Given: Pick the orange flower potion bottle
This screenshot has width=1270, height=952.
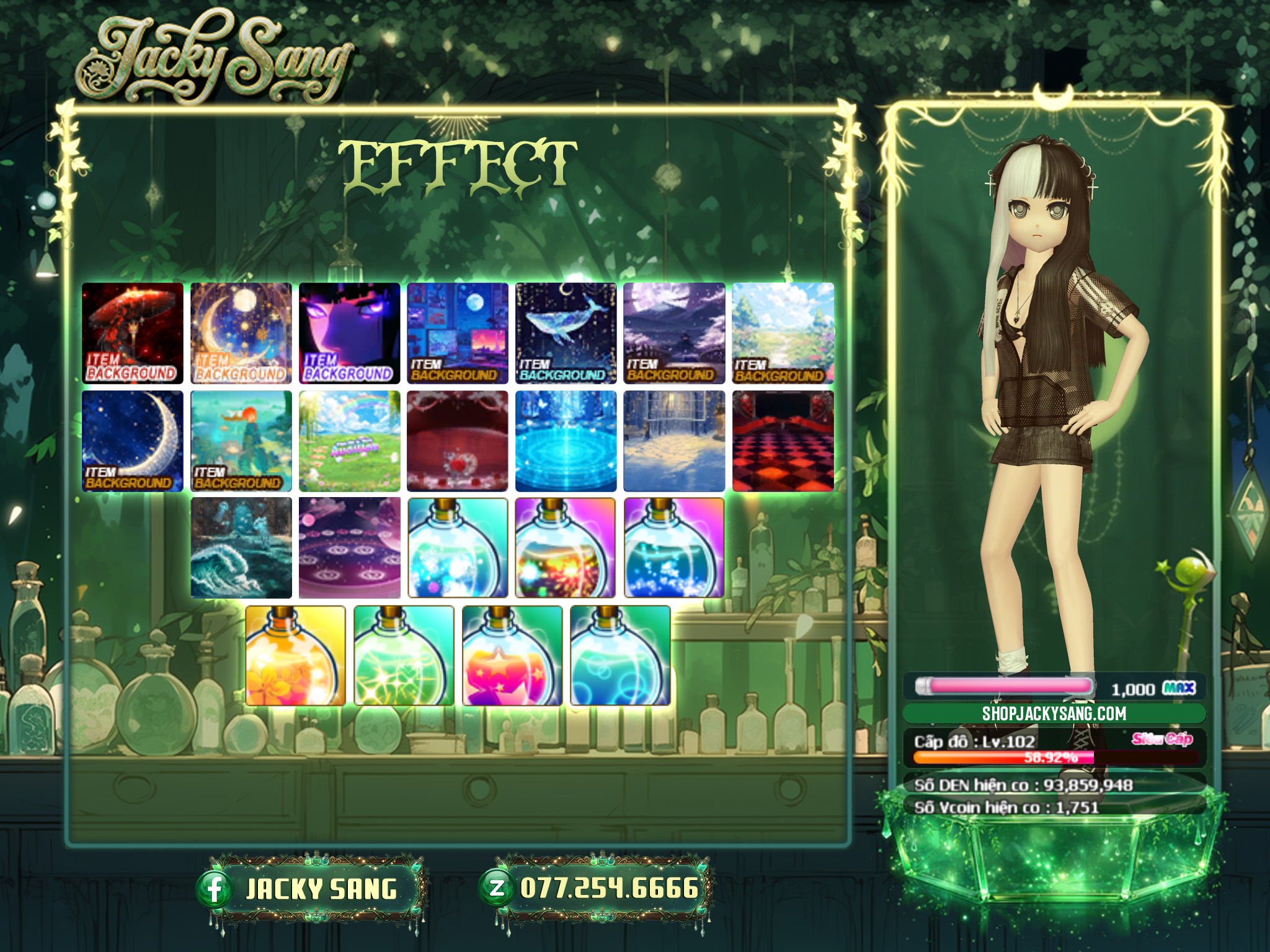Looking at the screenshot, I should tap(296, 656).
